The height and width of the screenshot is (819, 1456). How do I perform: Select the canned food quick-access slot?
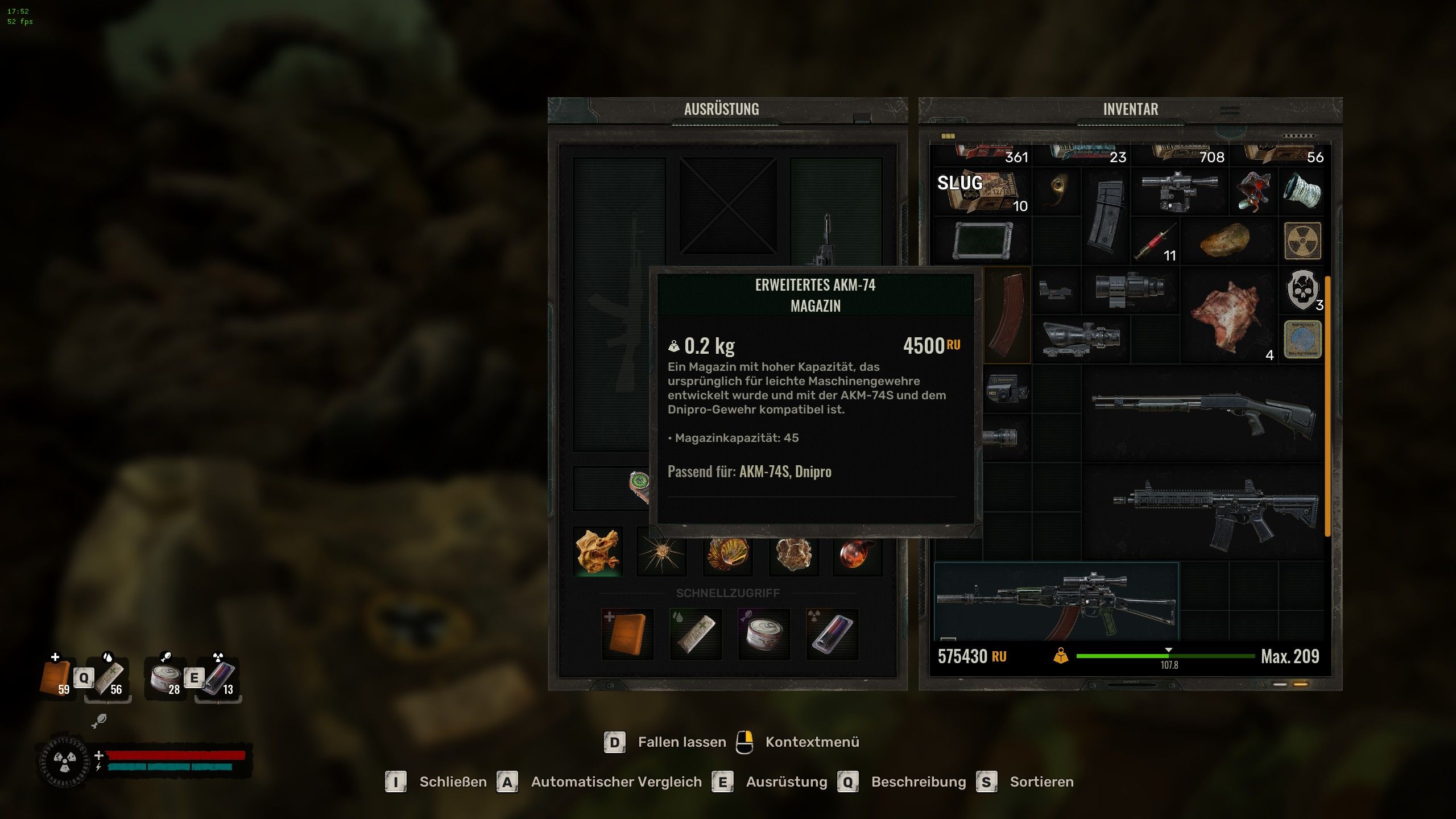764,634
